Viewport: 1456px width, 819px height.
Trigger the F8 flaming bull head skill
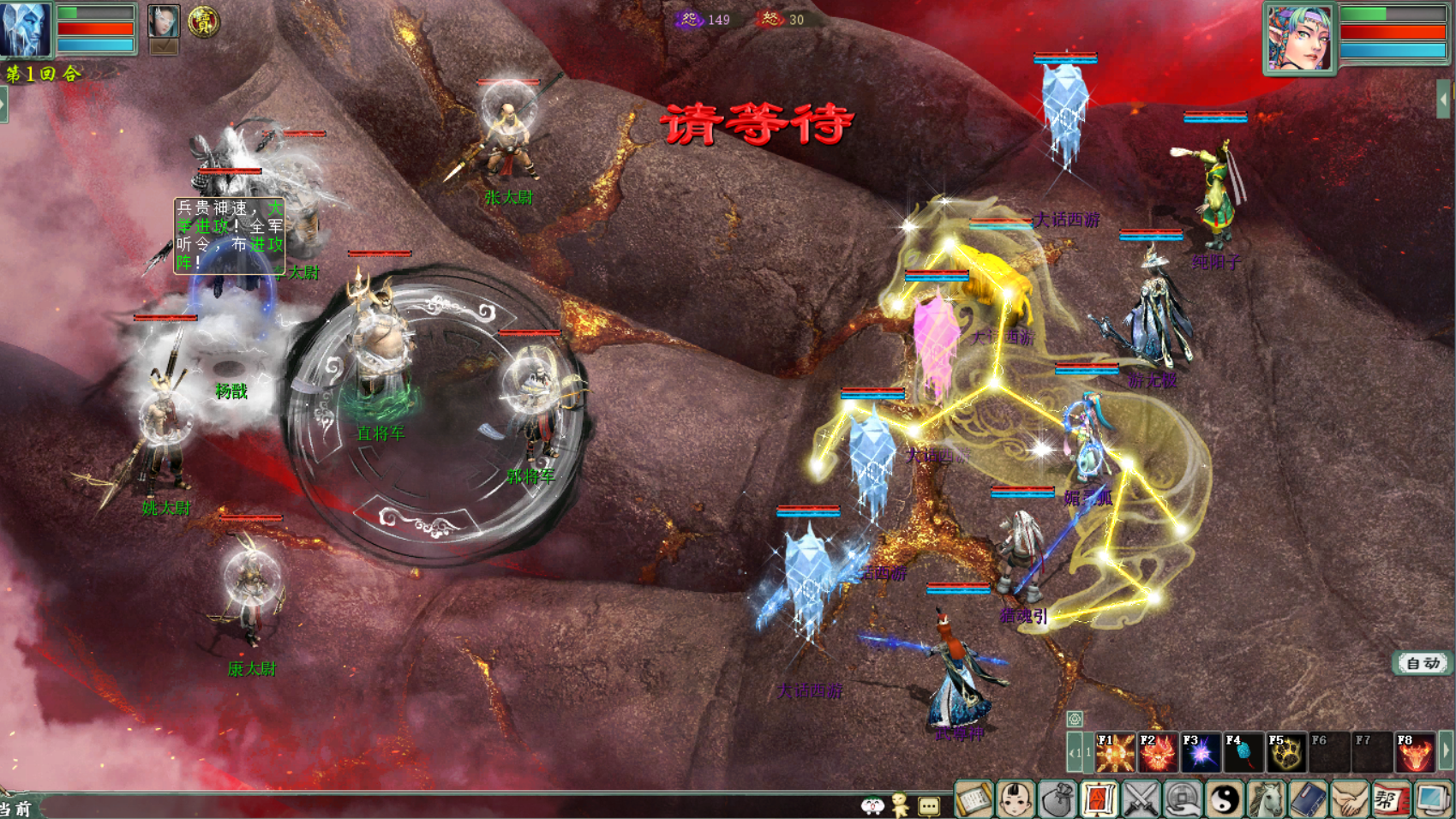[x=1415, y=753]
